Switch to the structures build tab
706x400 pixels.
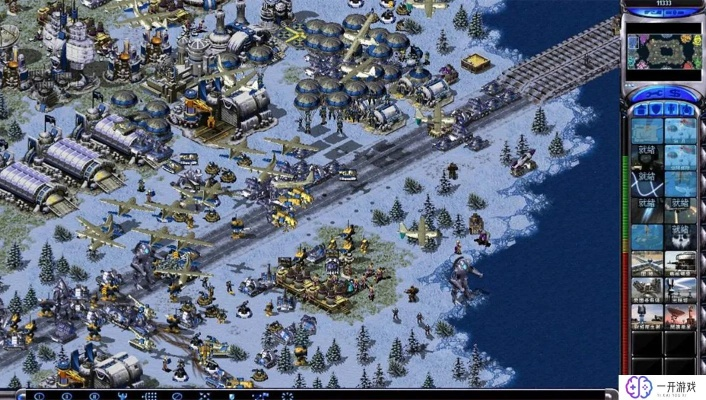coord(641,108)
